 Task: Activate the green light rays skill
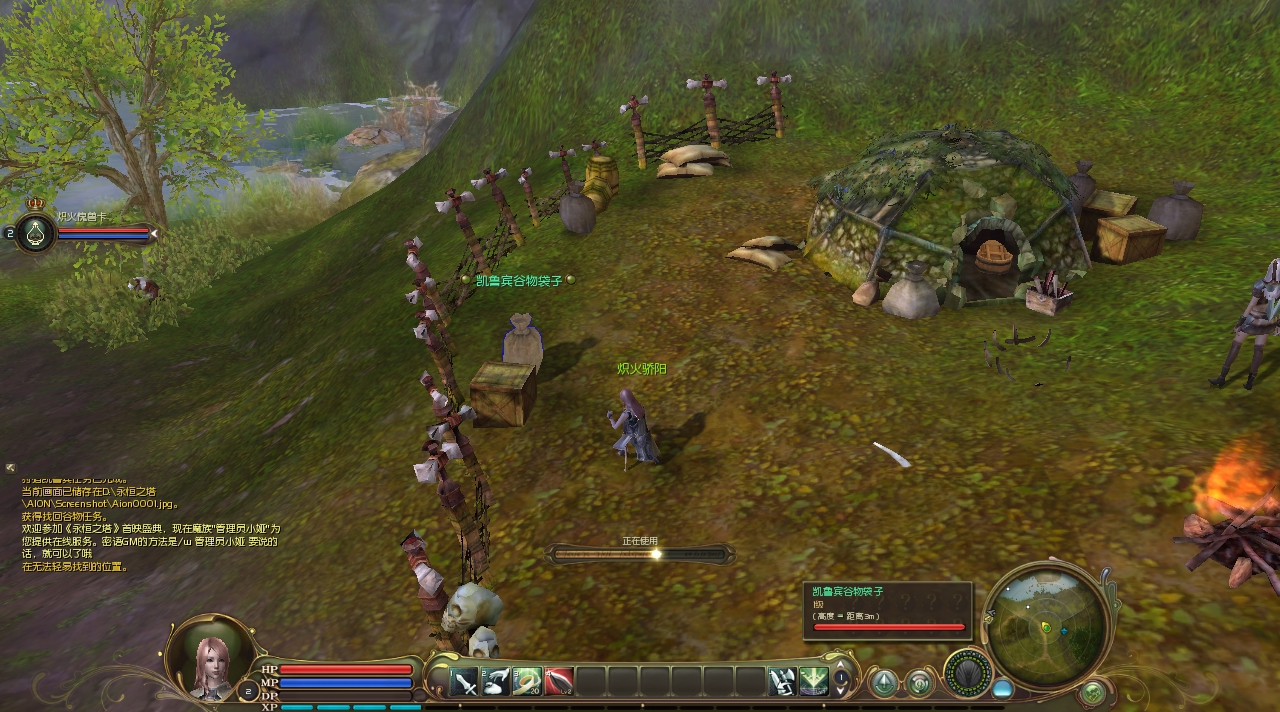click(813, 682)
